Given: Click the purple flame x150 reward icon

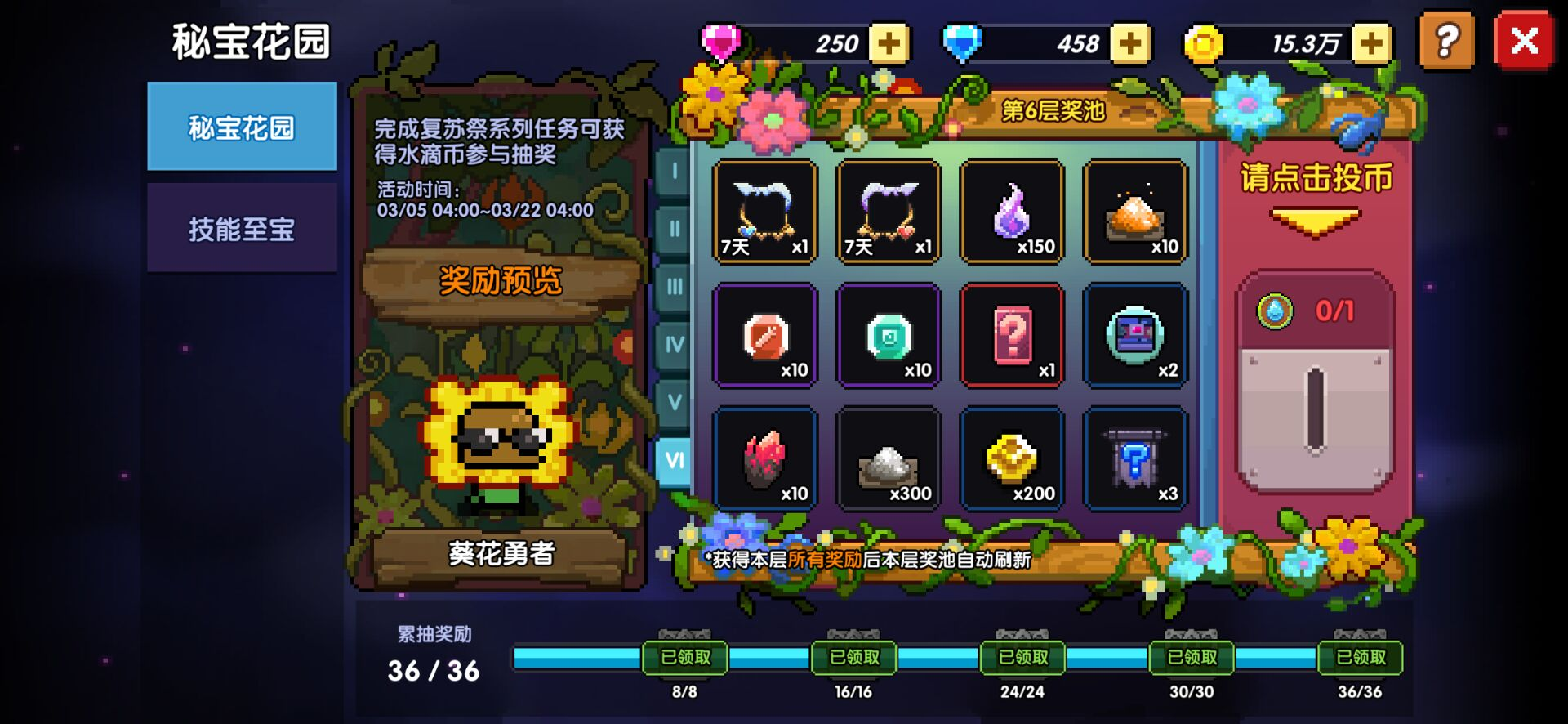Looking at the screenshot, I should pos(1012,211).
